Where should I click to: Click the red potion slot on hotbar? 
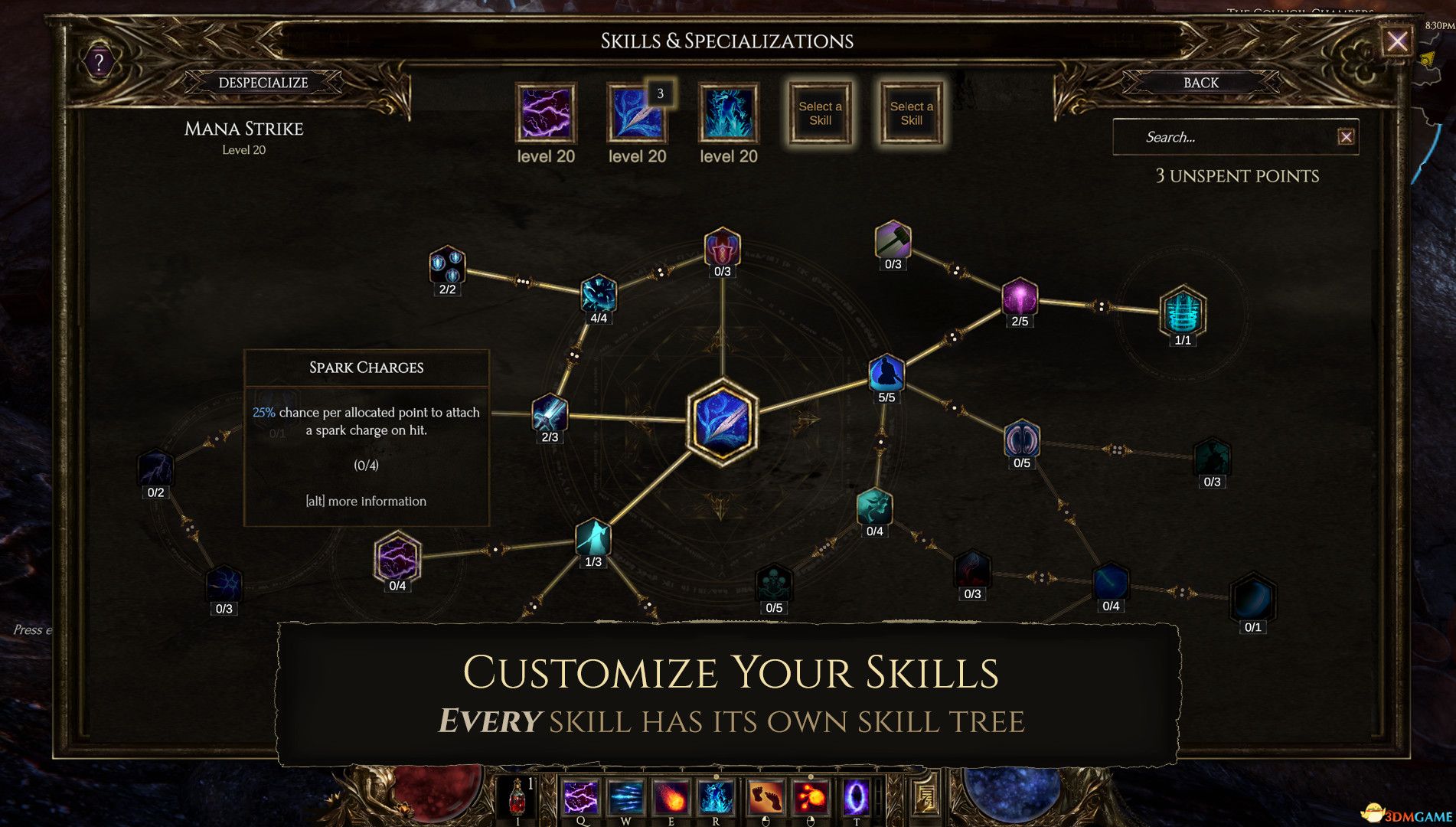pyautogui.click(x=518, y=796)
